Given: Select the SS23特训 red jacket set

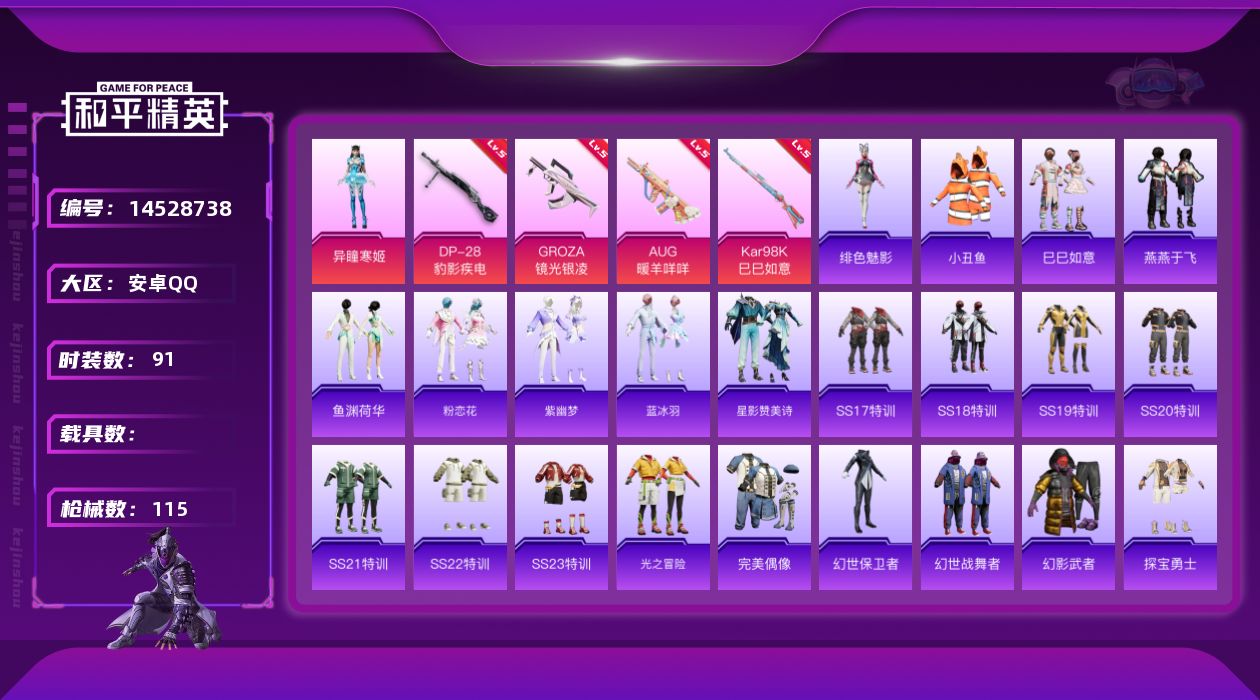Looking at the screenshot, I should [561, 517].
